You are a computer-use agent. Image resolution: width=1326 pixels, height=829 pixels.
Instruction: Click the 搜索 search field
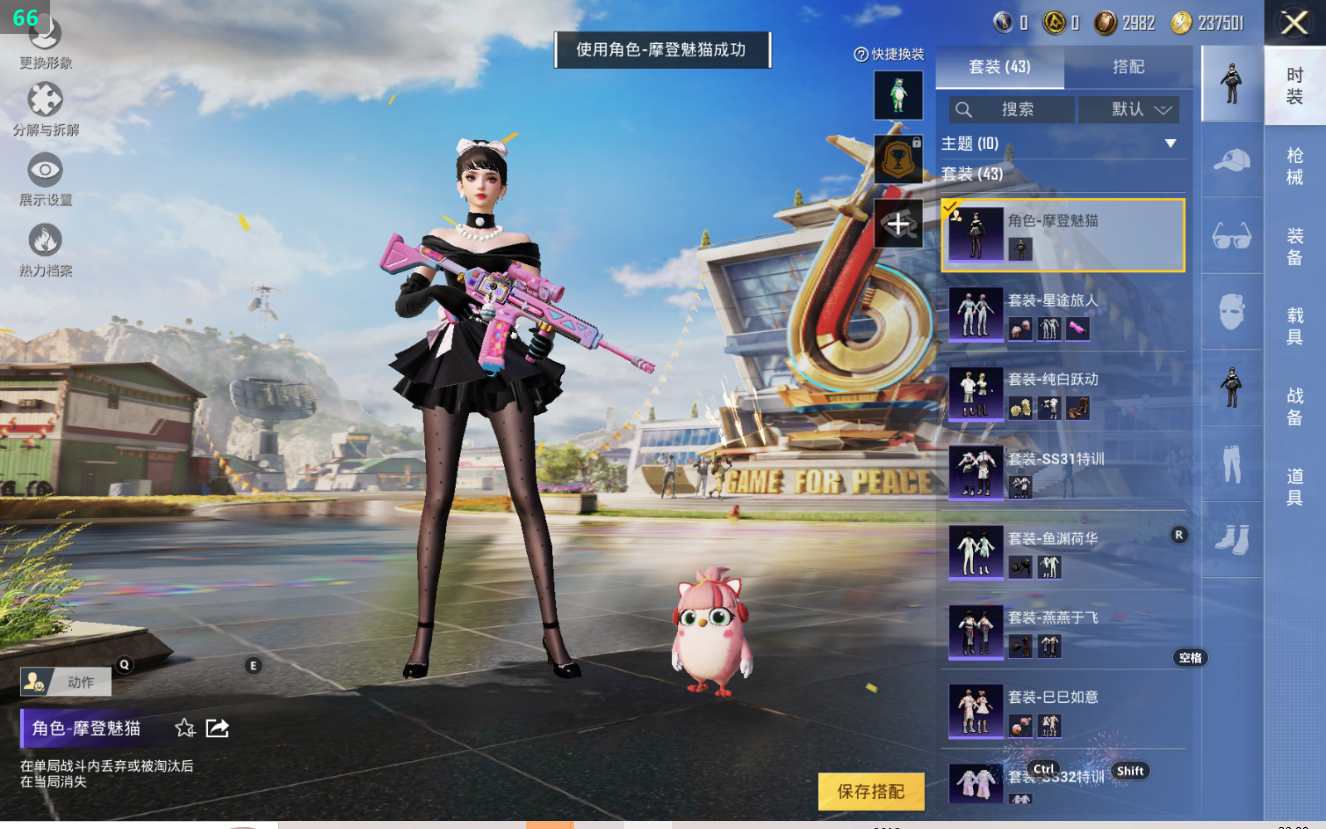[x=1012, y=110]
